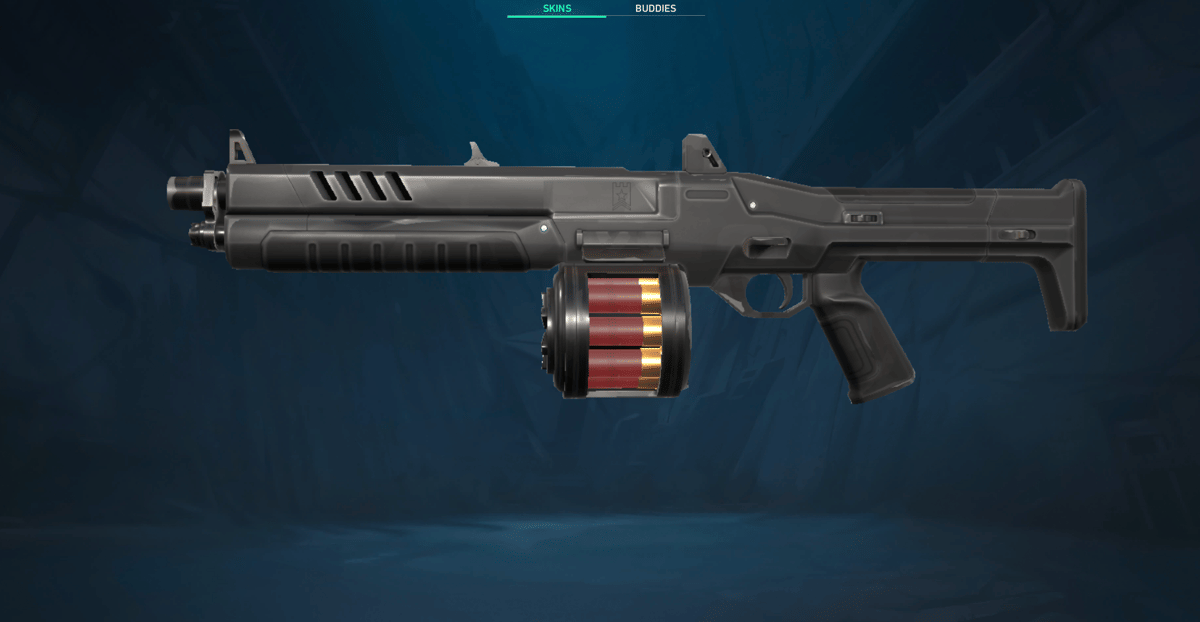Screen dimensions: 1200x622
Task: Switch to the Skins tab
Action: (x=556, y=9)
